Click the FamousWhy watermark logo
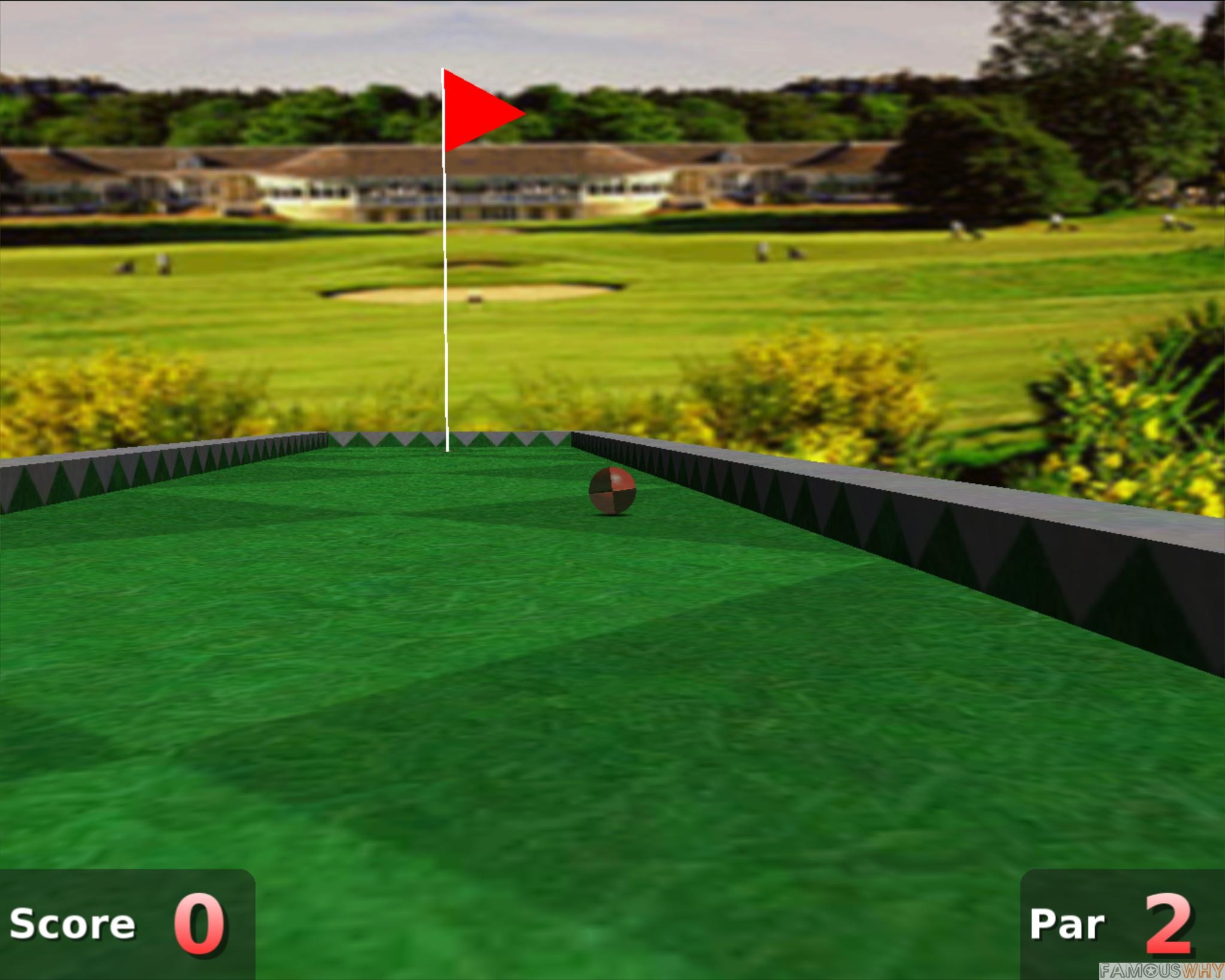1225x980 pixels. (1161, 969)
